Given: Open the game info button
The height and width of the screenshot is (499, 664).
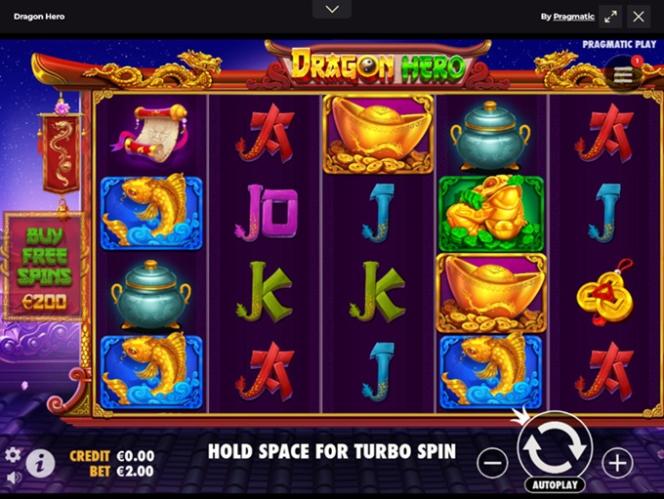Looking at the screenshot, I should 40,462.
